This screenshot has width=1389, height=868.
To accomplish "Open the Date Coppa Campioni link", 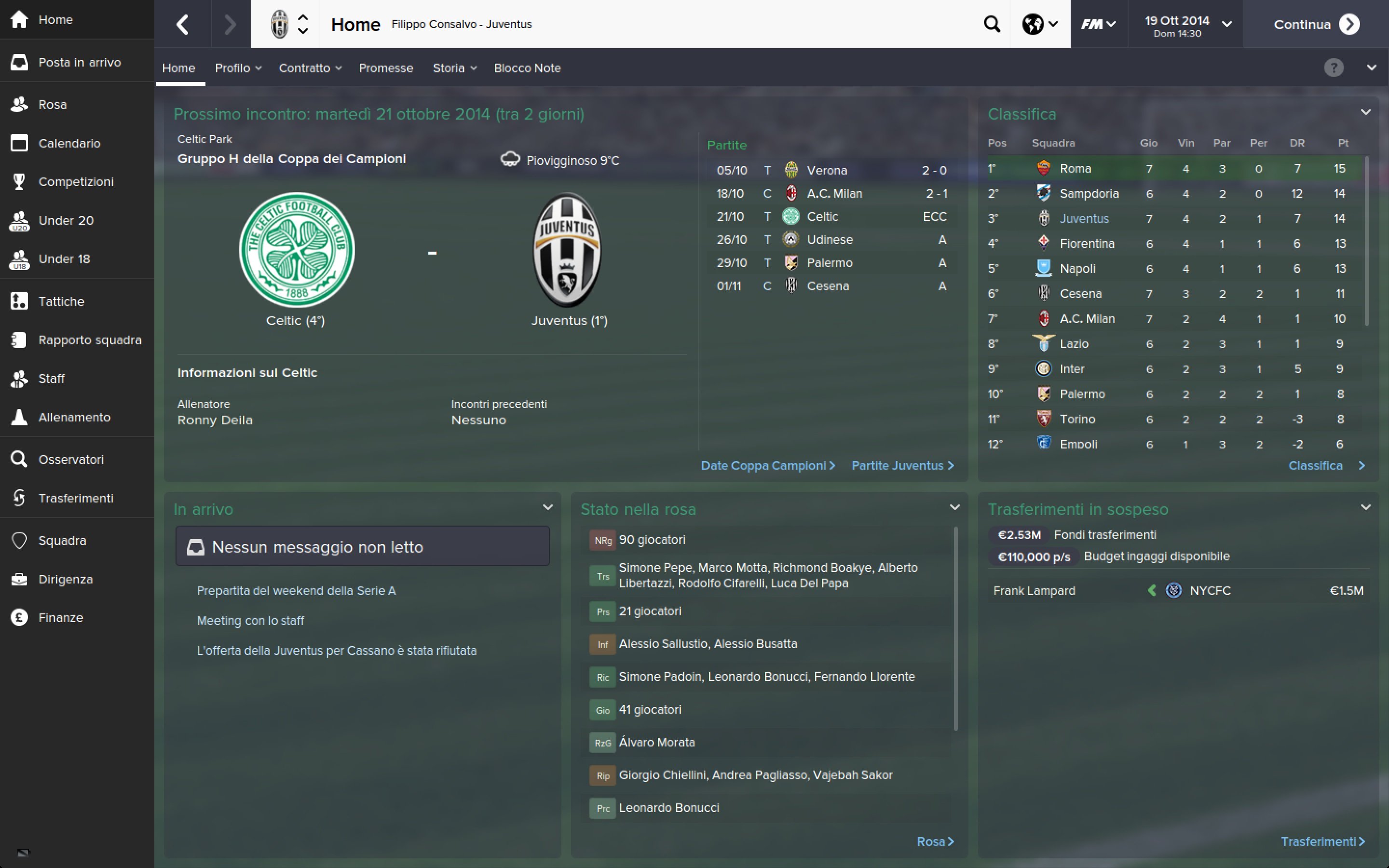I will (767, 465).
